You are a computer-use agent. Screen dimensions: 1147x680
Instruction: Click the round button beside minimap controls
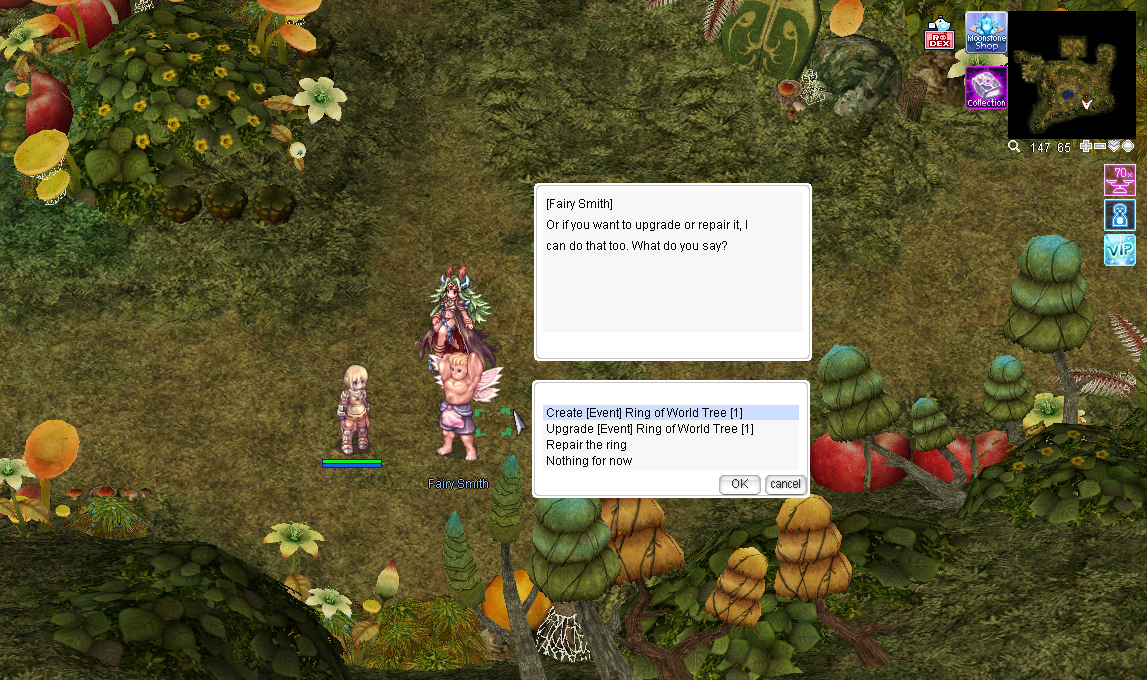point(1128,146)
